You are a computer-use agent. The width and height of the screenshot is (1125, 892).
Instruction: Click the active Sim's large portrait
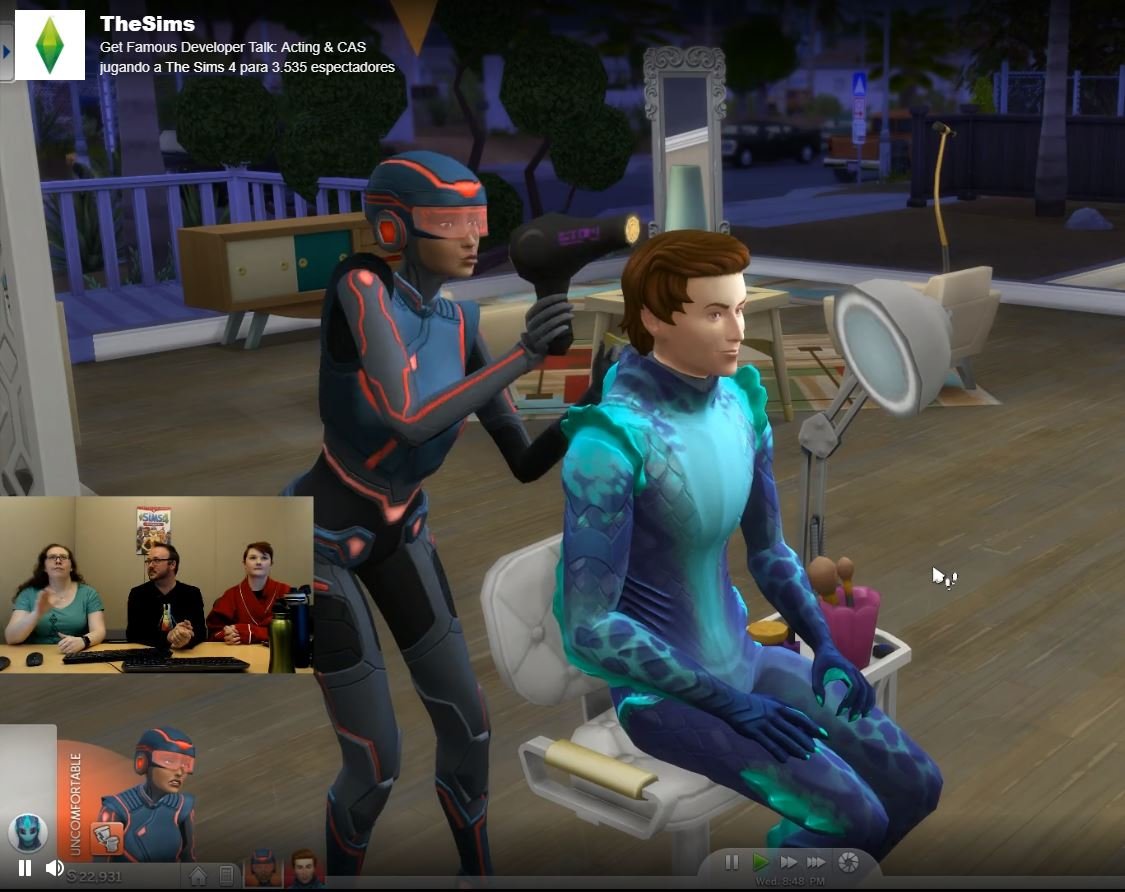(x=160, y=790)
